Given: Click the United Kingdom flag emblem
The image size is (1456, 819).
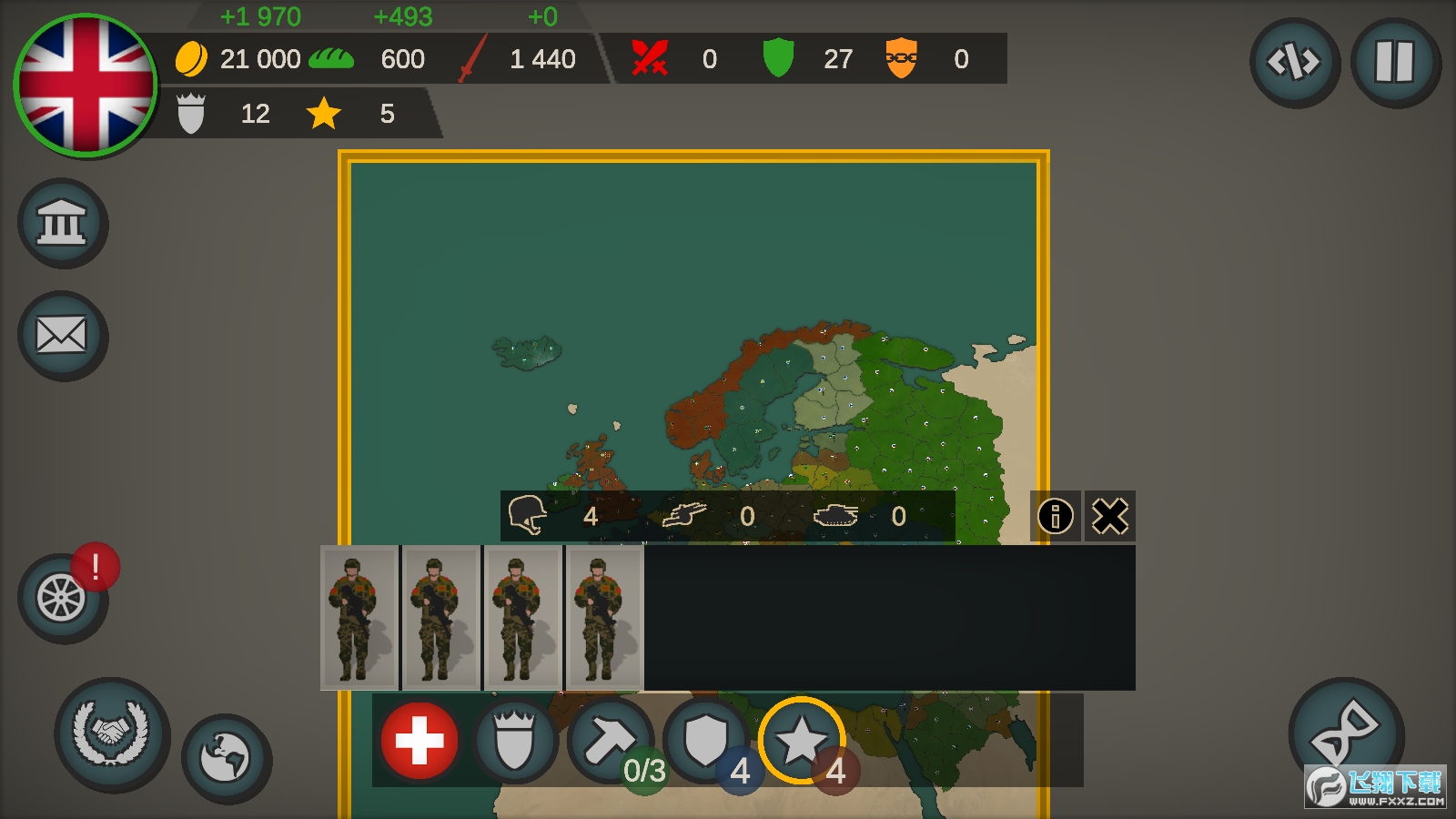Looking at the screenshot, I should coord(86,85).
